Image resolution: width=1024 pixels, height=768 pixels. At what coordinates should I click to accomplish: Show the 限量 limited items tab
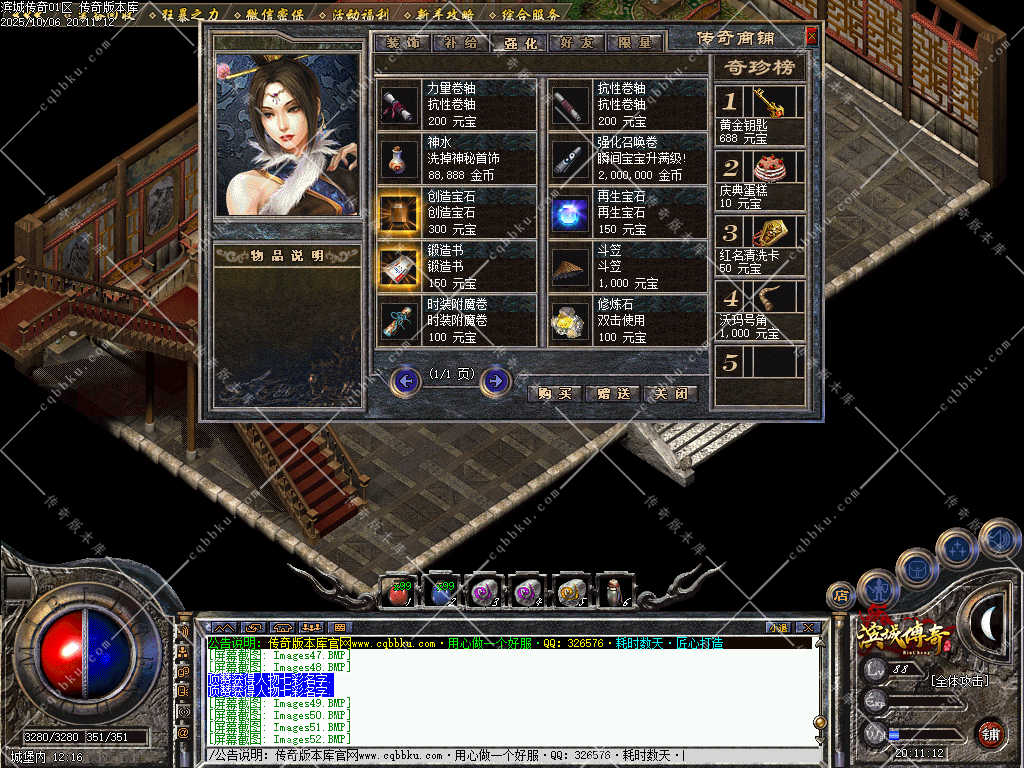[x=636, y=43]
